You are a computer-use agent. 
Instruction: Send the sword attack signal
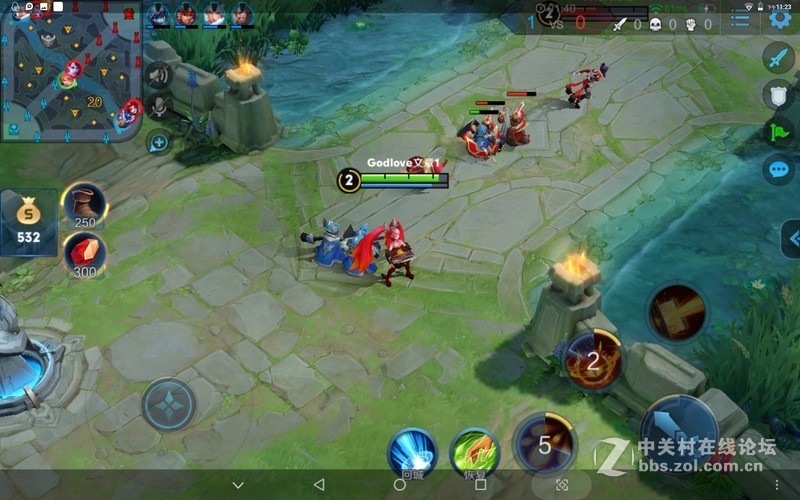click(778, 57)
